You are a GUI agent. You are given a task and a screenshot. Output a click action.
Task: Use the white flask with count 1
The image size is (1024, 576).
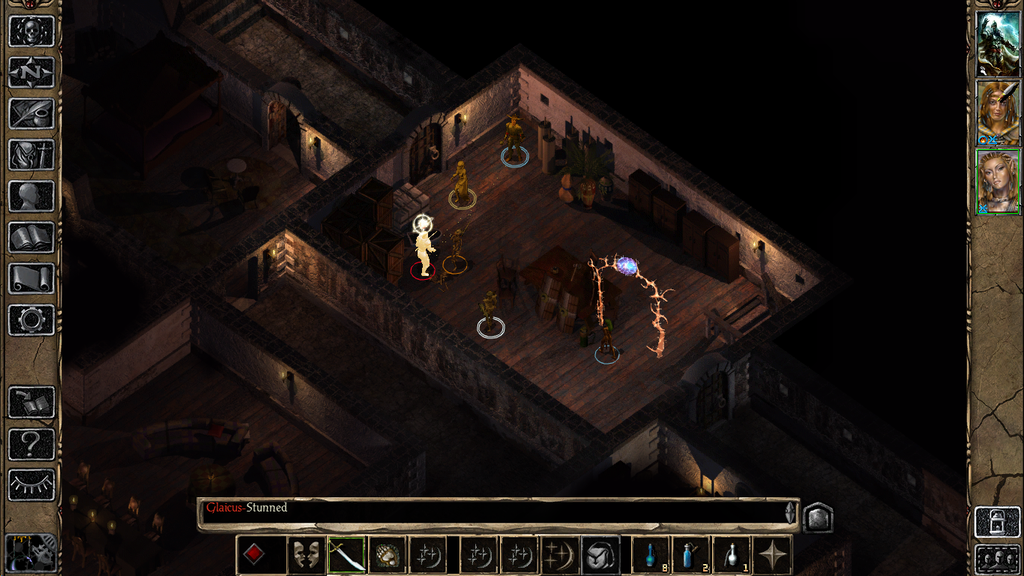point(732,555)
